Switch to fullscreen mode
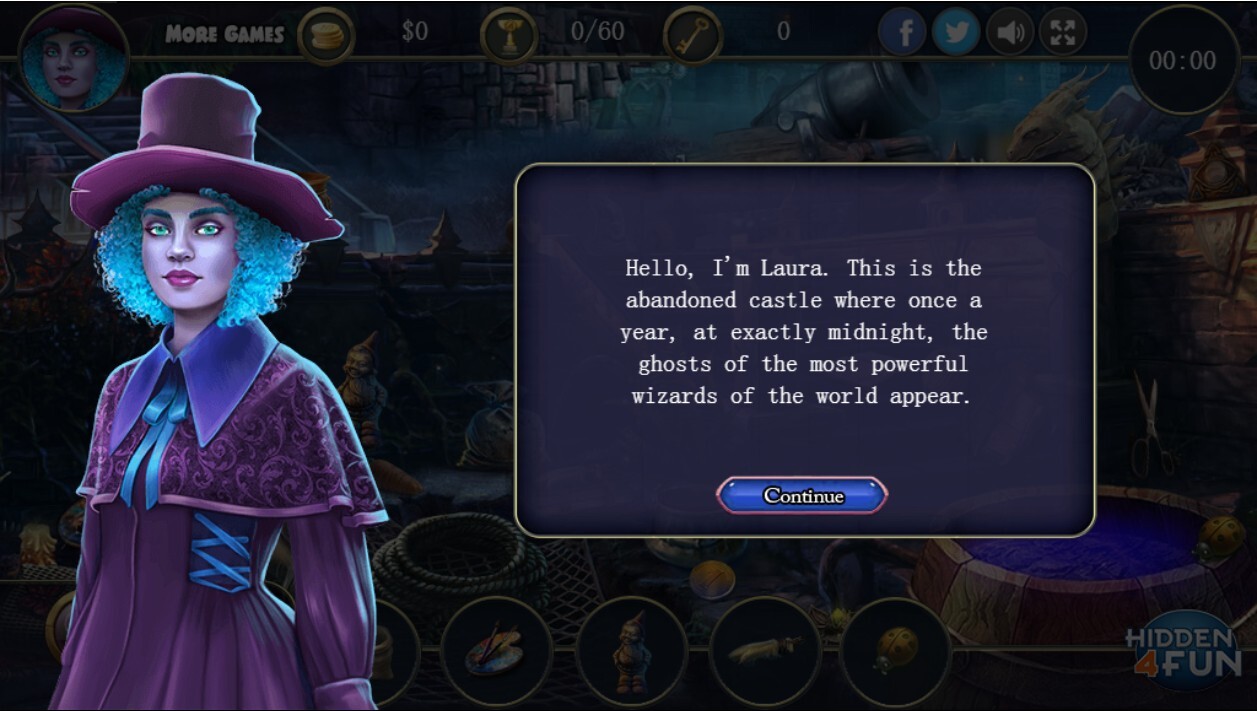 1063,33
